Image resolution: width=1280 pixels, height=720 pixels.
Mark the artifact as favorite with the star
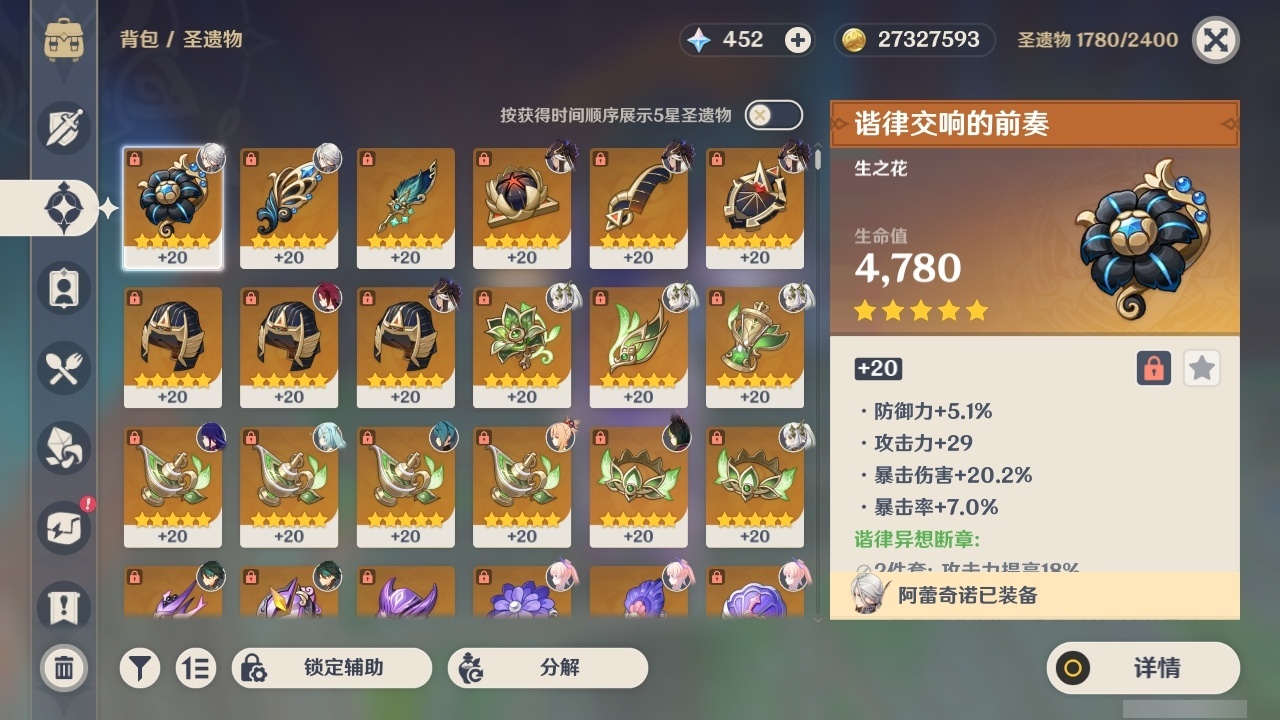tap(1200, 368)
